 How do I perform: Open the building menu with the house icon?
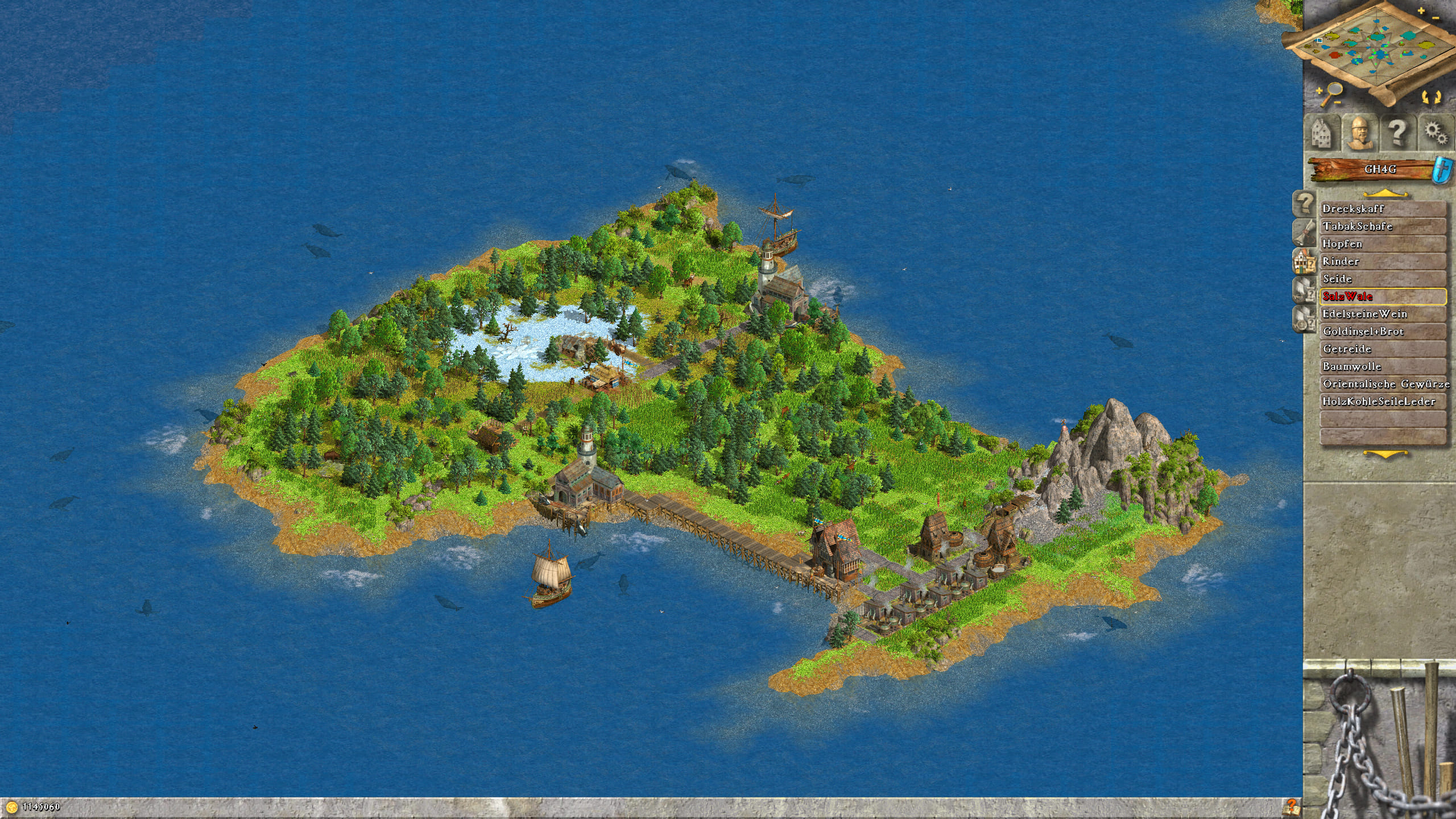tap(1322, 133)
